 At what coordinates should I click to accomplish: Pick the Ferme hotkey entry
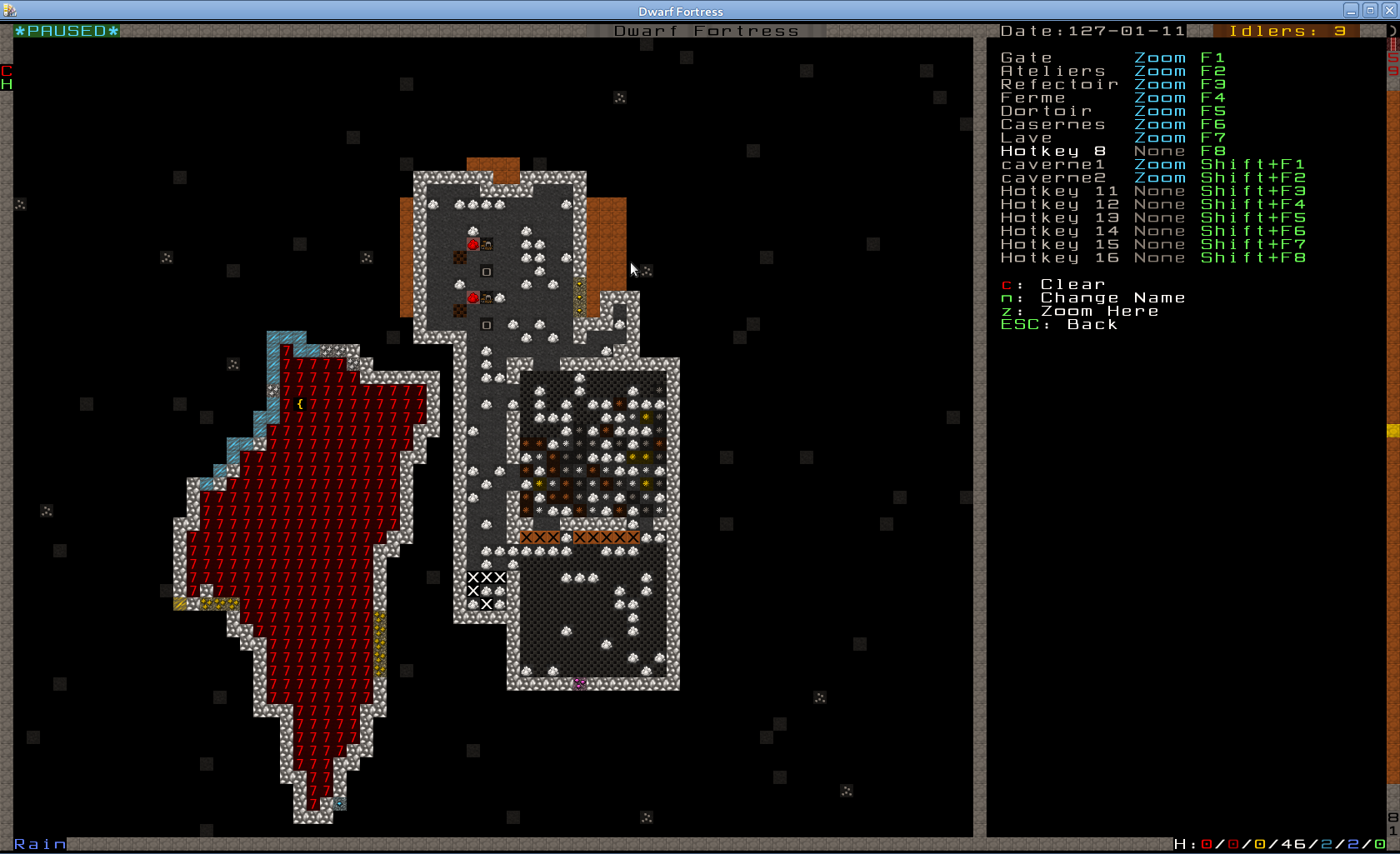pos(1033,97)
